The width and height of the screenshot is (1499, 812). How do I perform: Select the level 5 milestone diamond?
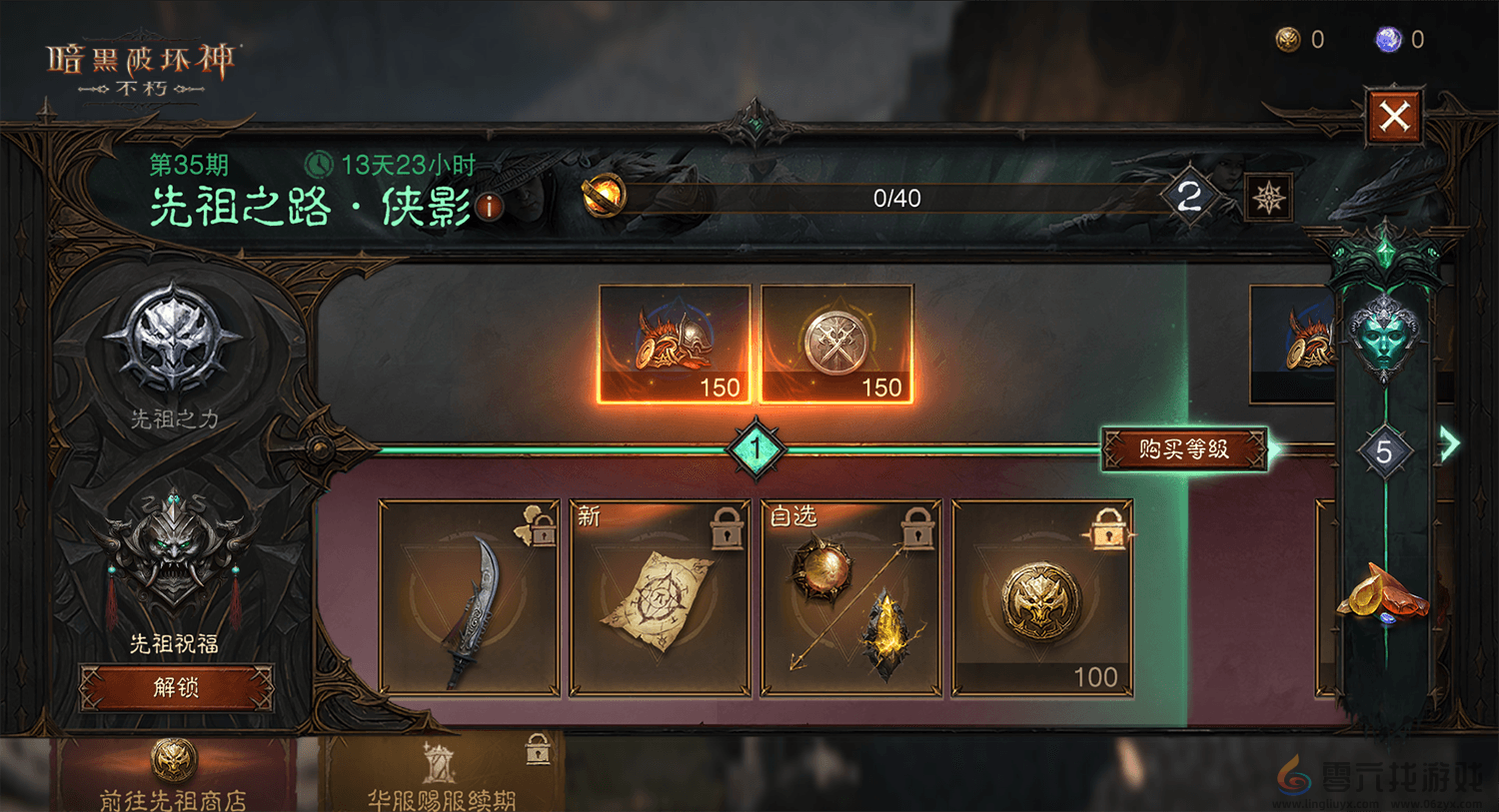point(1384,452)
